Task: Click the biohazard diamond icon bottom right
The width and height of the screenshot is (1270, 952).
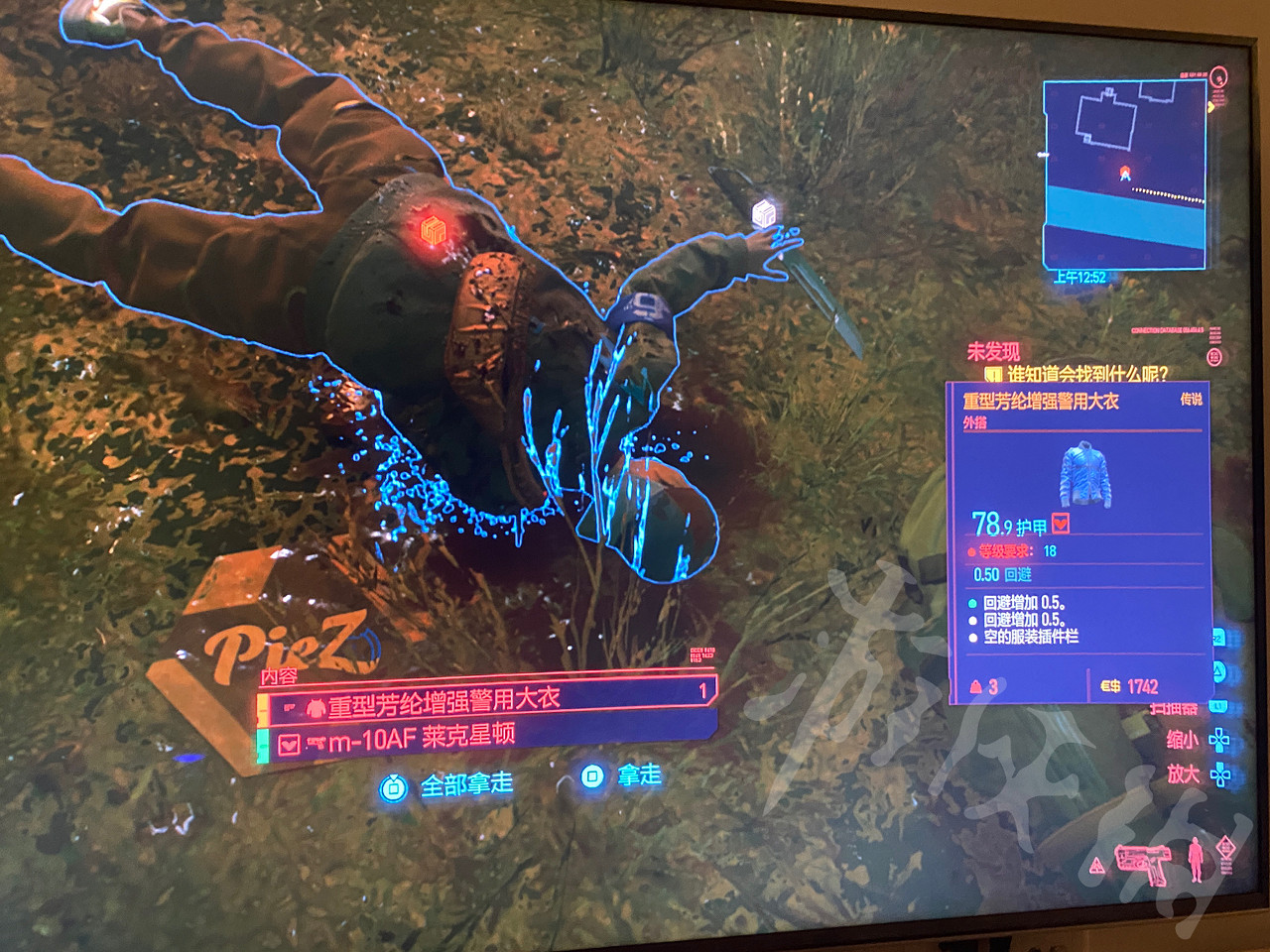Action: pos(1226,846)
